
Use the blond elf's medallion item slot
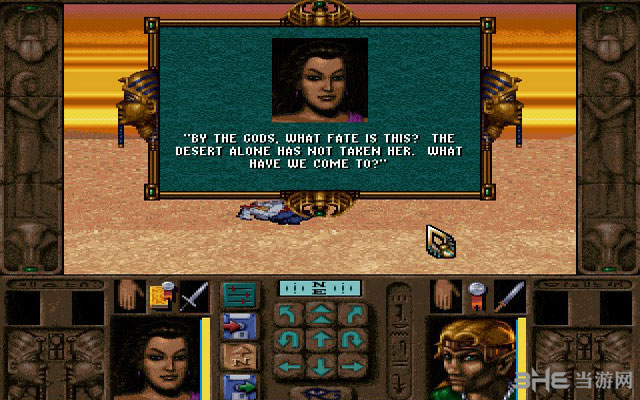[x=477, y=297]
